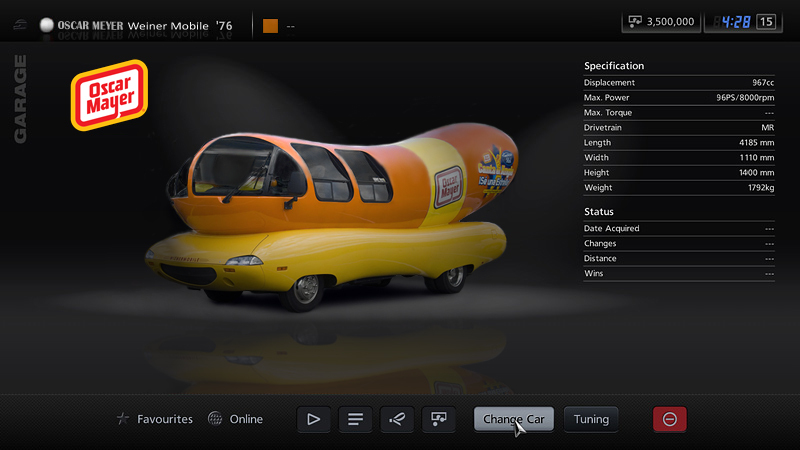
Task: Open the Tuning menu
Action: 591,419
